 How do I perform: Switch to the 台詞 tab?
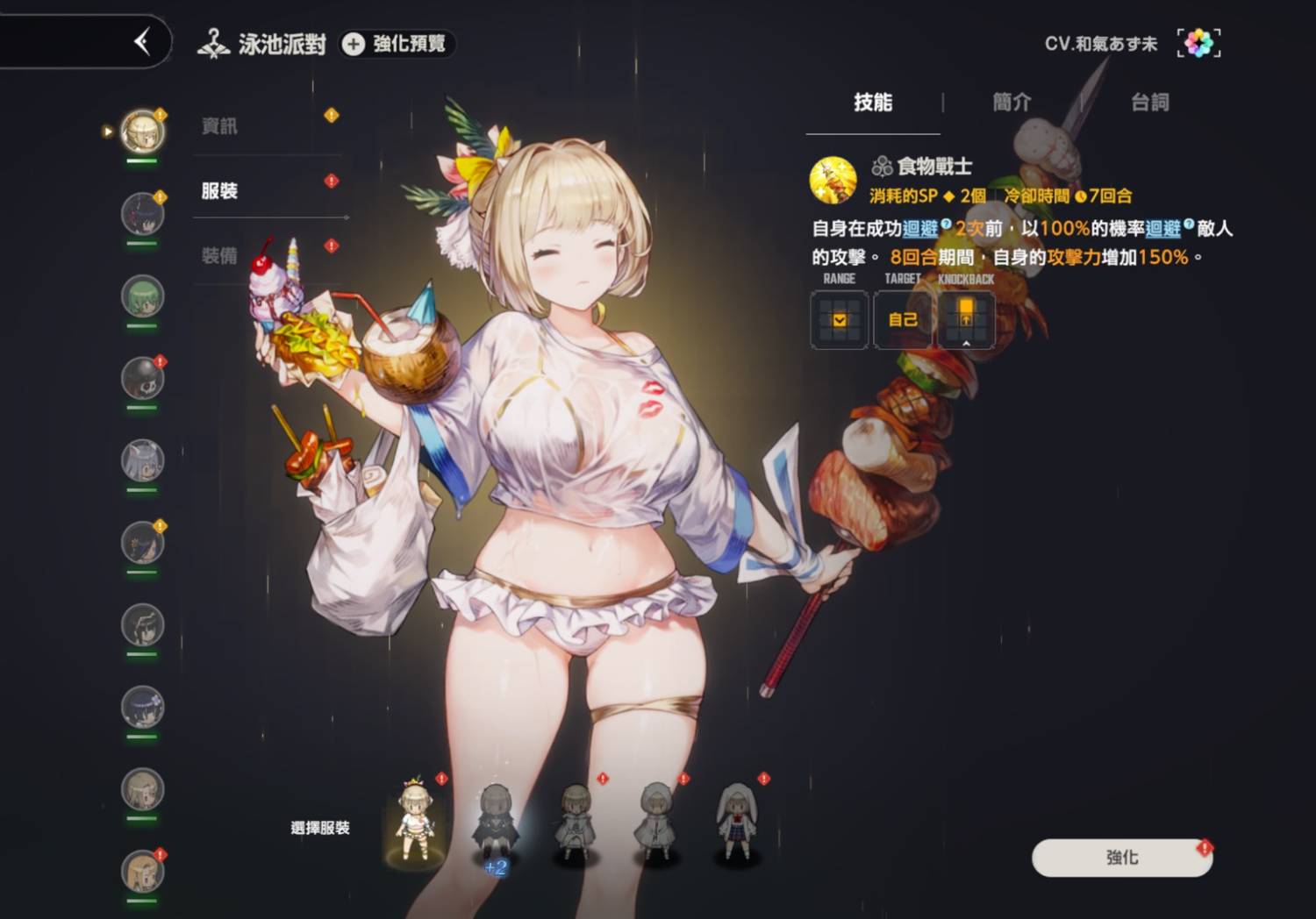pyautogui.click(x=1149, y=103)
